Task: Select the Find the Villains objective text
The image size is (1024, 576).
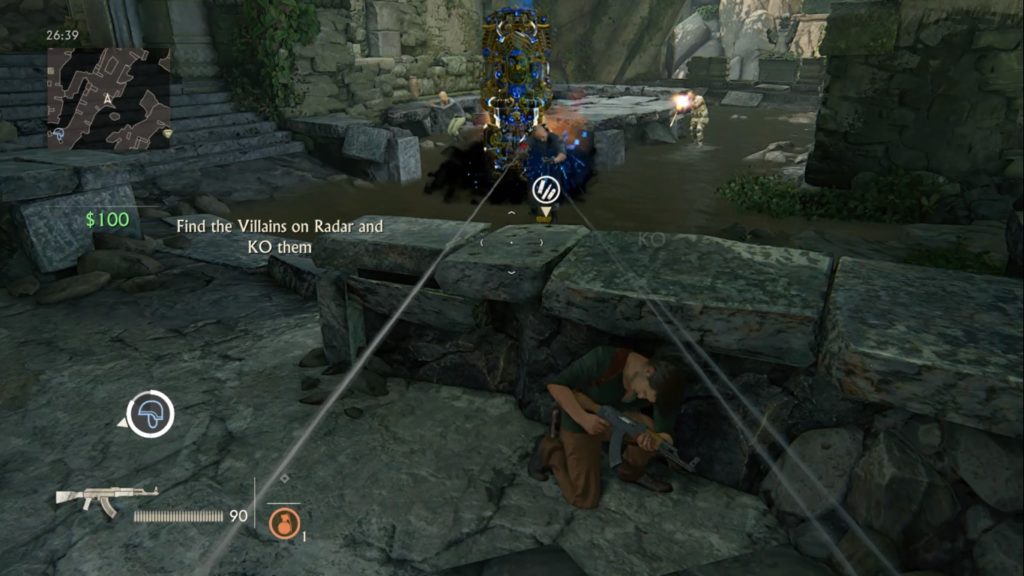Action: click(280, 236)
